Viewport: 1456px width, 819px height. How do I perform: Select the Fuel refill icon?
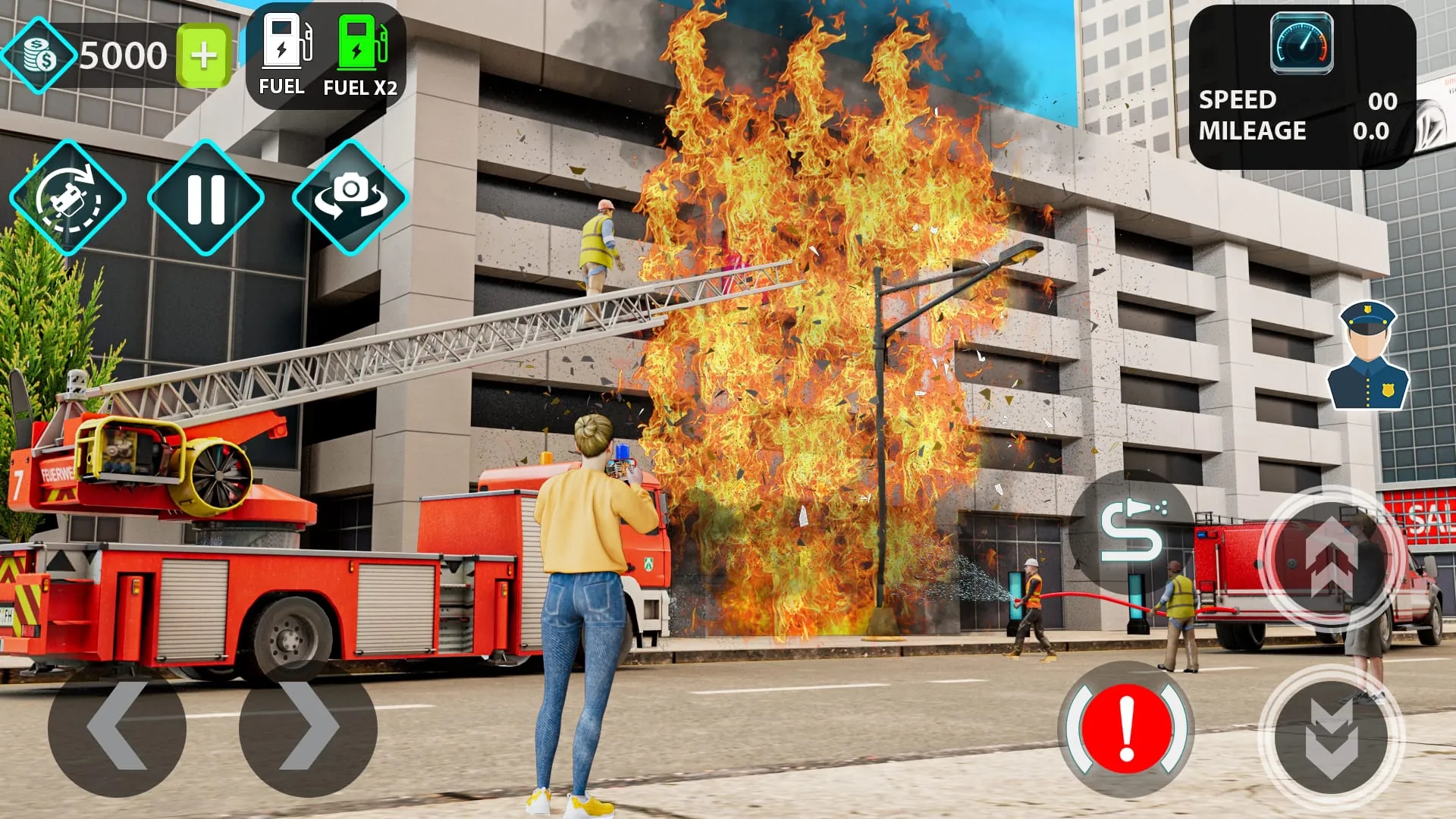click(284, 45)
